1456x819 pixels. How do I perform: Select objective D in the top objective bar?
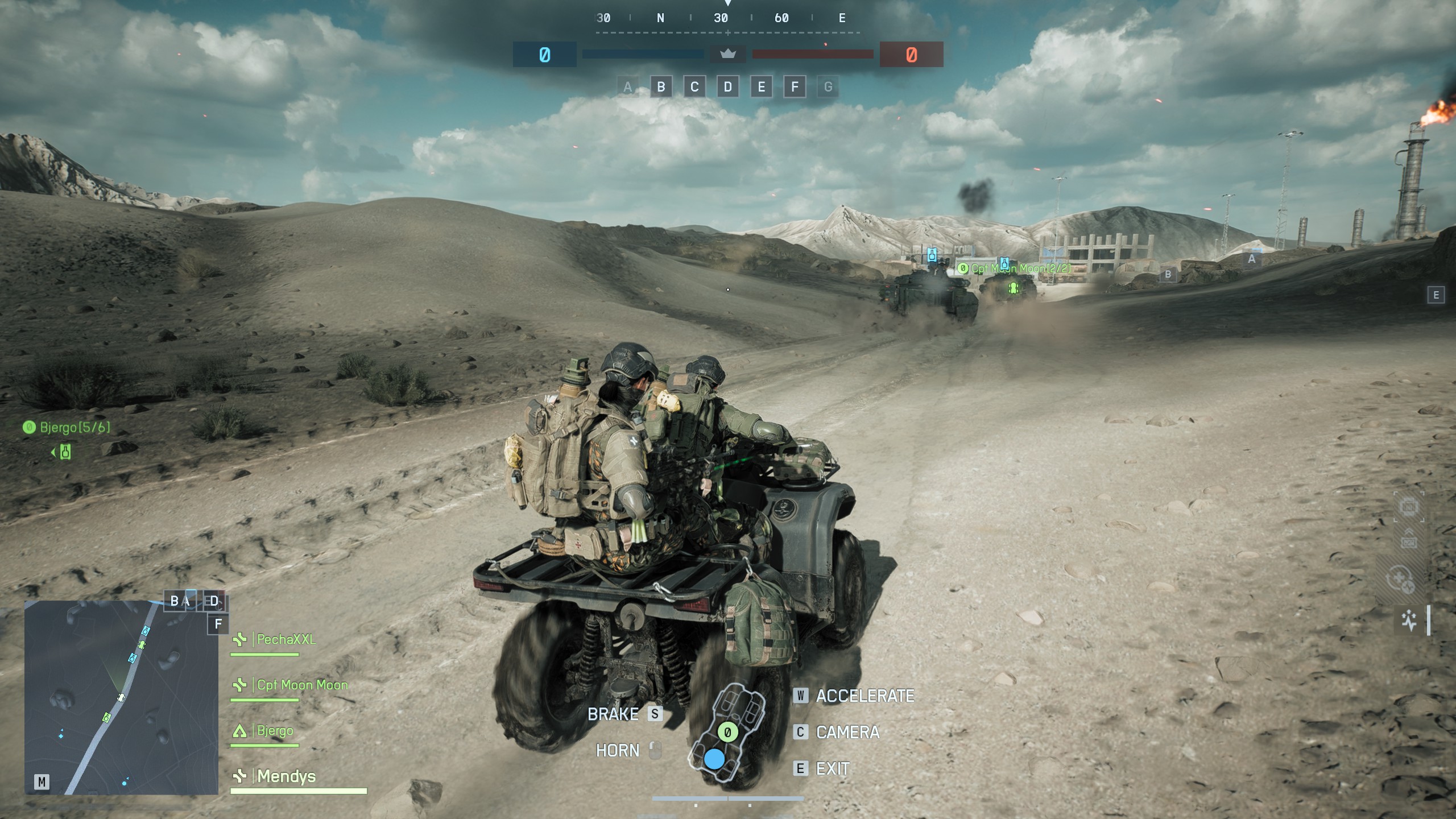[x=728, y=87]
